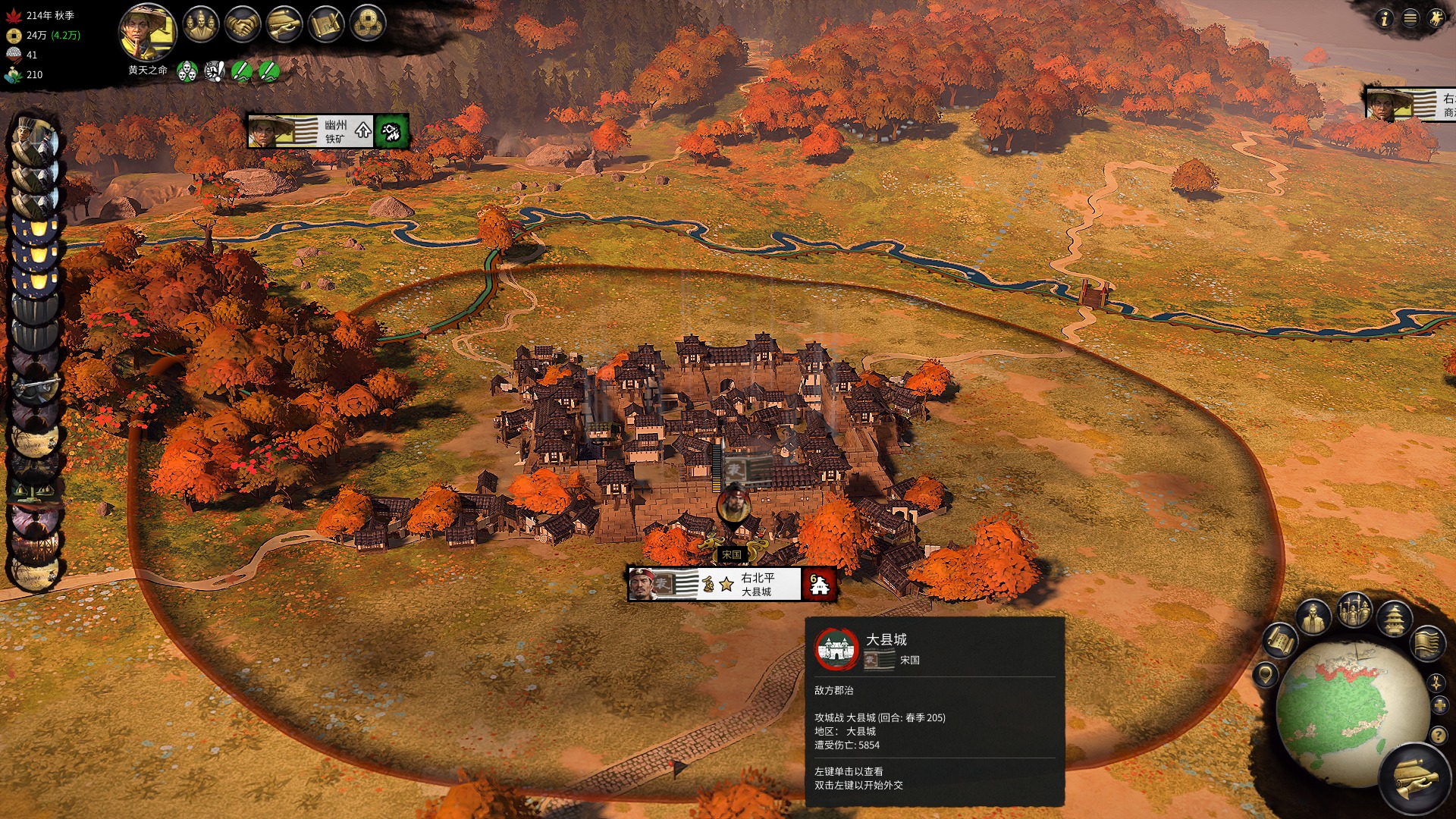The width and height of the screenshot is (1456, 819).
Task: Click the plus button beside minimap
Action: (x=1440, y=706)
